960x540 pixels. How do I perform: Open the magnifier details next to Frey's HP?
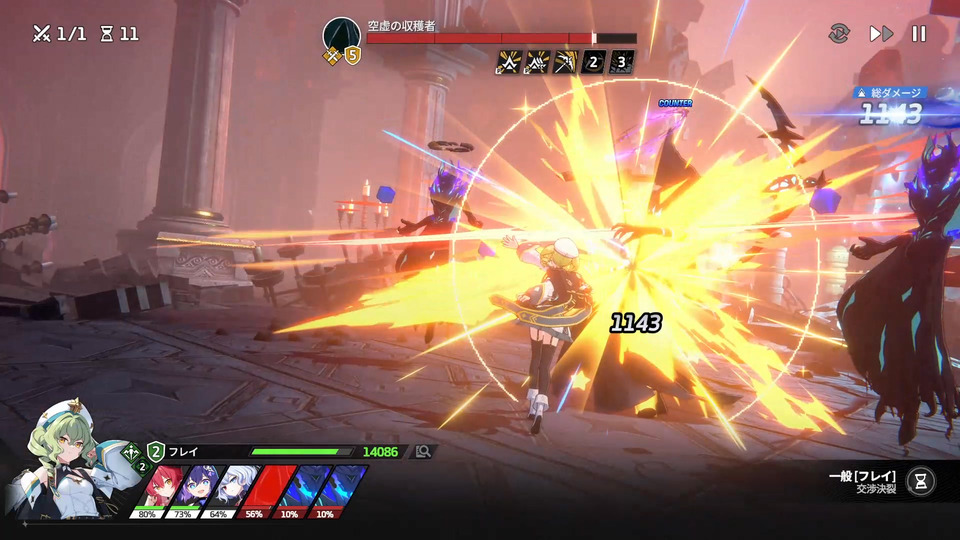point(423,452)
